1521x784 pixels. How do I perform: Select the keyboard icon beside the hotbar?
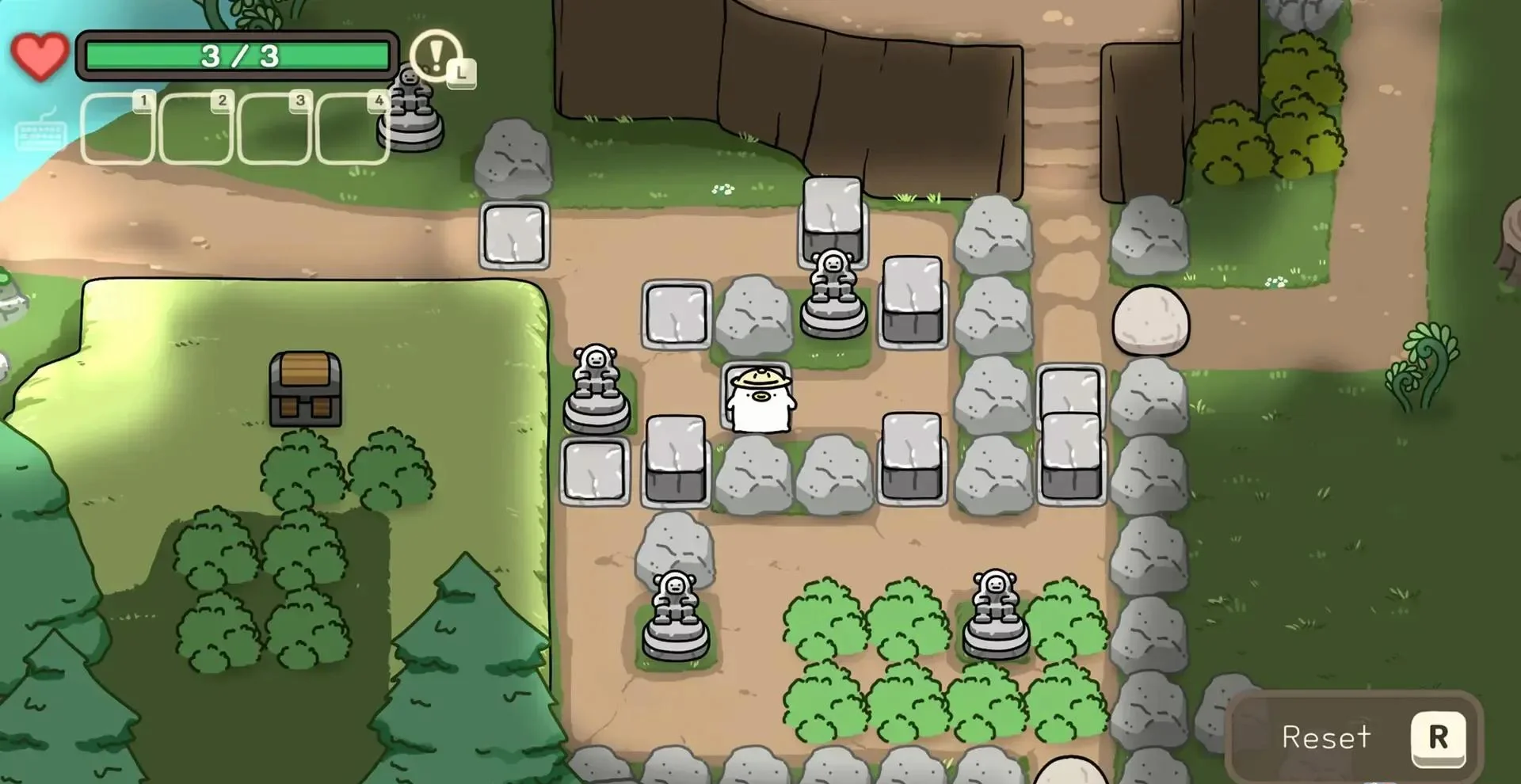40,132
